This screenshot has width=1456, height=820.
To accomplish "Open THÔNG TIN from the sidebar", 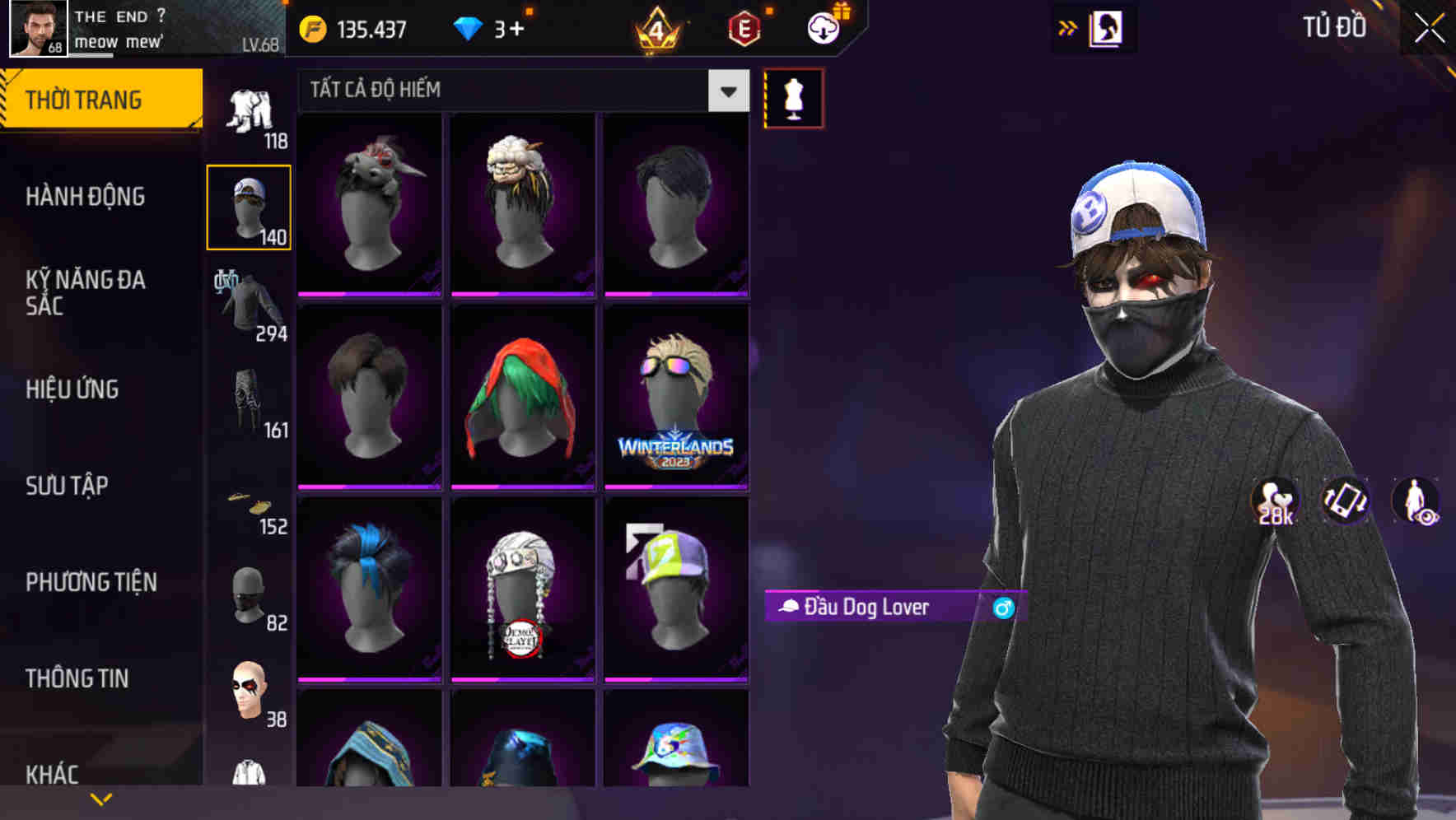I will pos(78,678).
